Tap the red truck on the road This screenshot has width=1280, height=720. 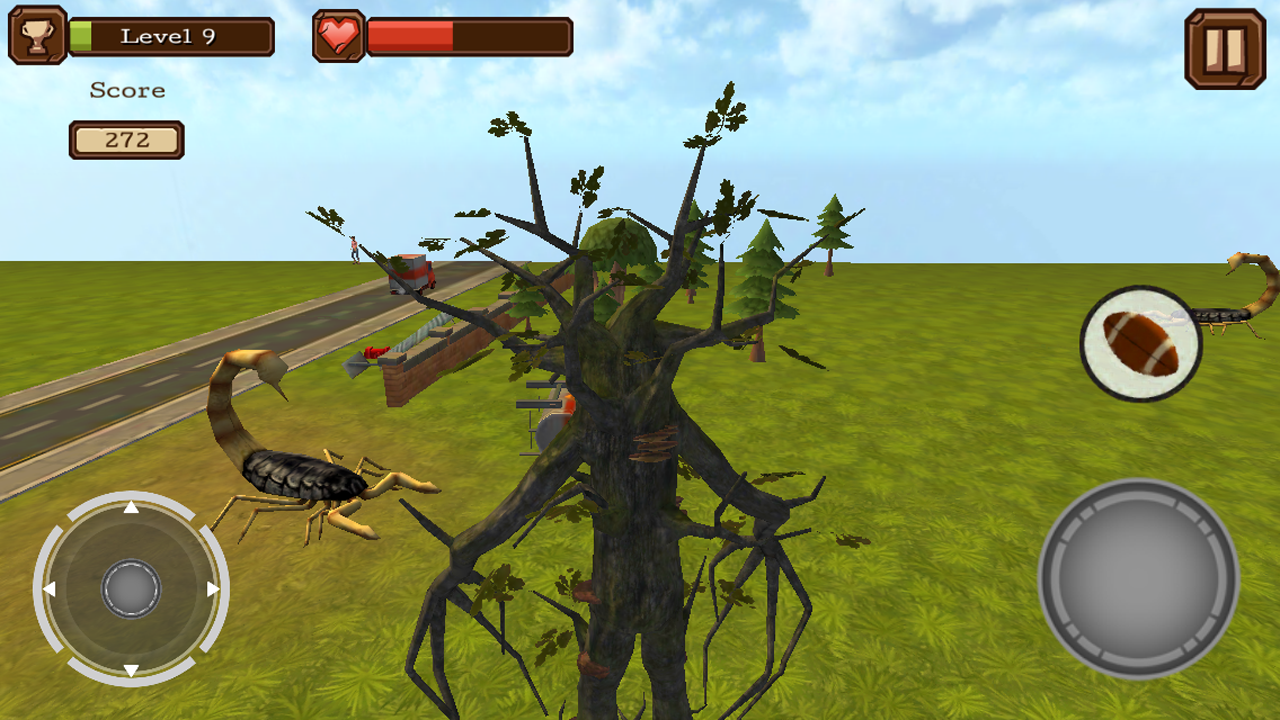[x=412, y=272]
